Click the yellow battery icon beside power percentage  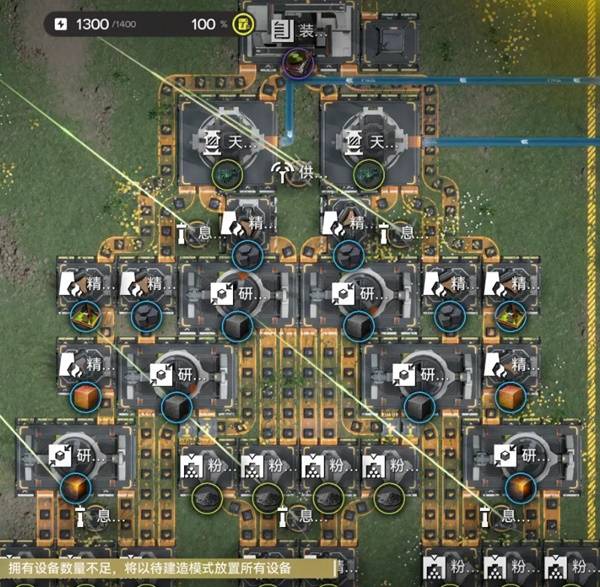tap(243, 22)
